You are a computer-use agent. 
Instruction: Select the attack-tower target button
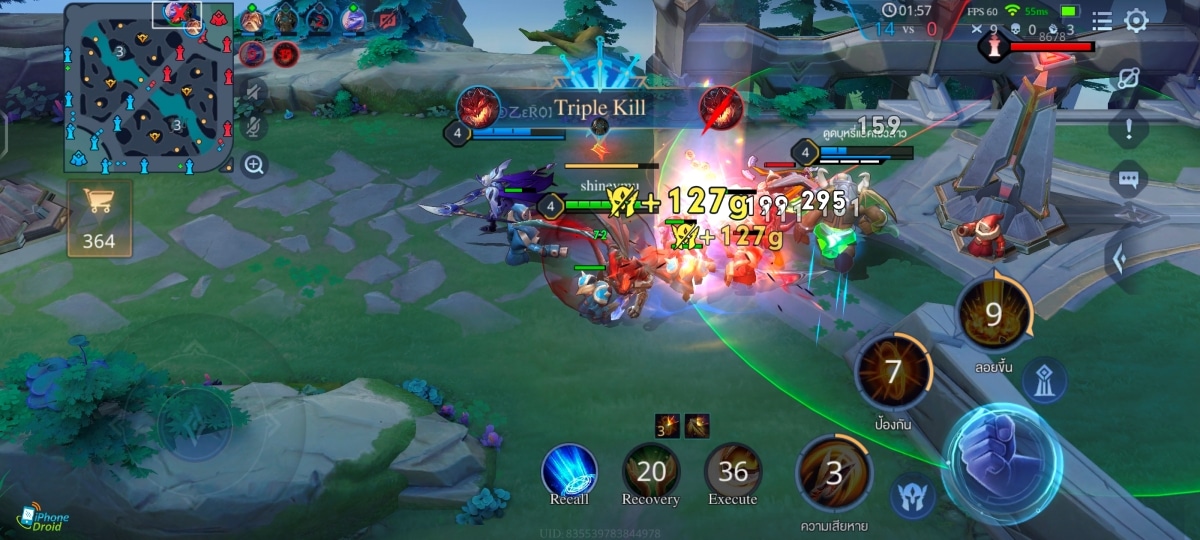(1043, 380)
